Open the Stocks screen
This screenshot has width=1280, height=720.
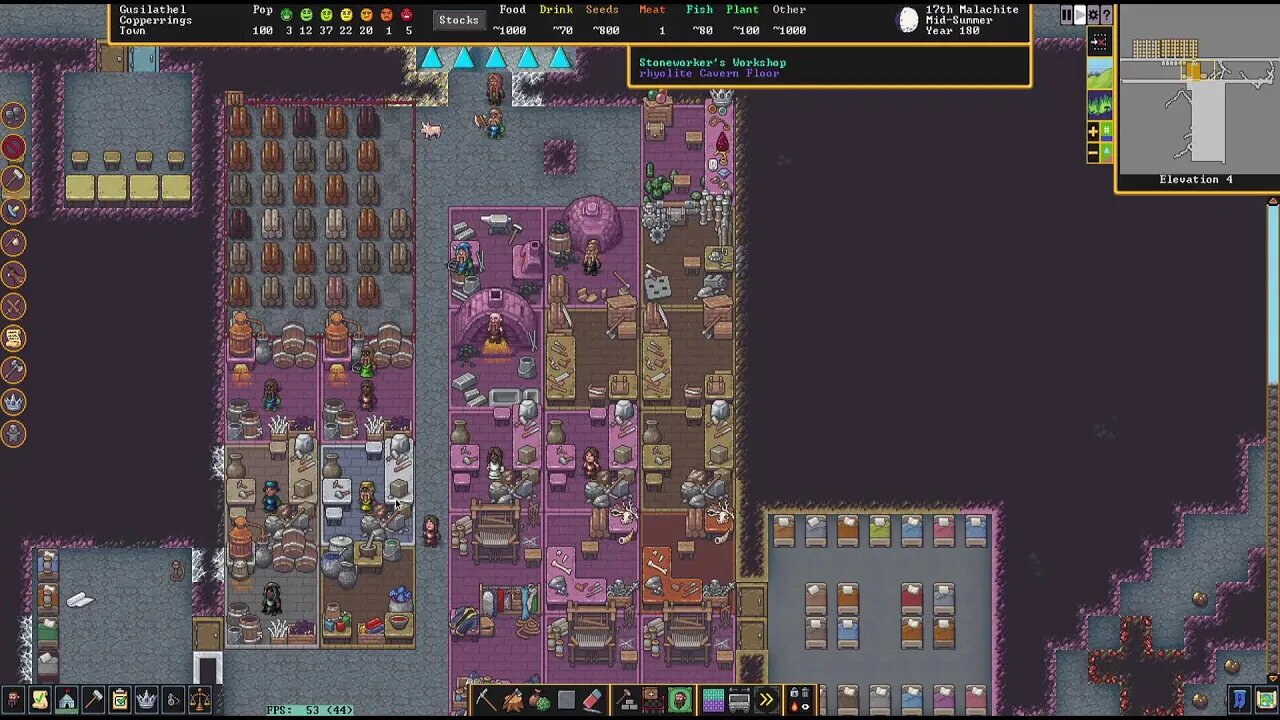click(x=459, y=19)
